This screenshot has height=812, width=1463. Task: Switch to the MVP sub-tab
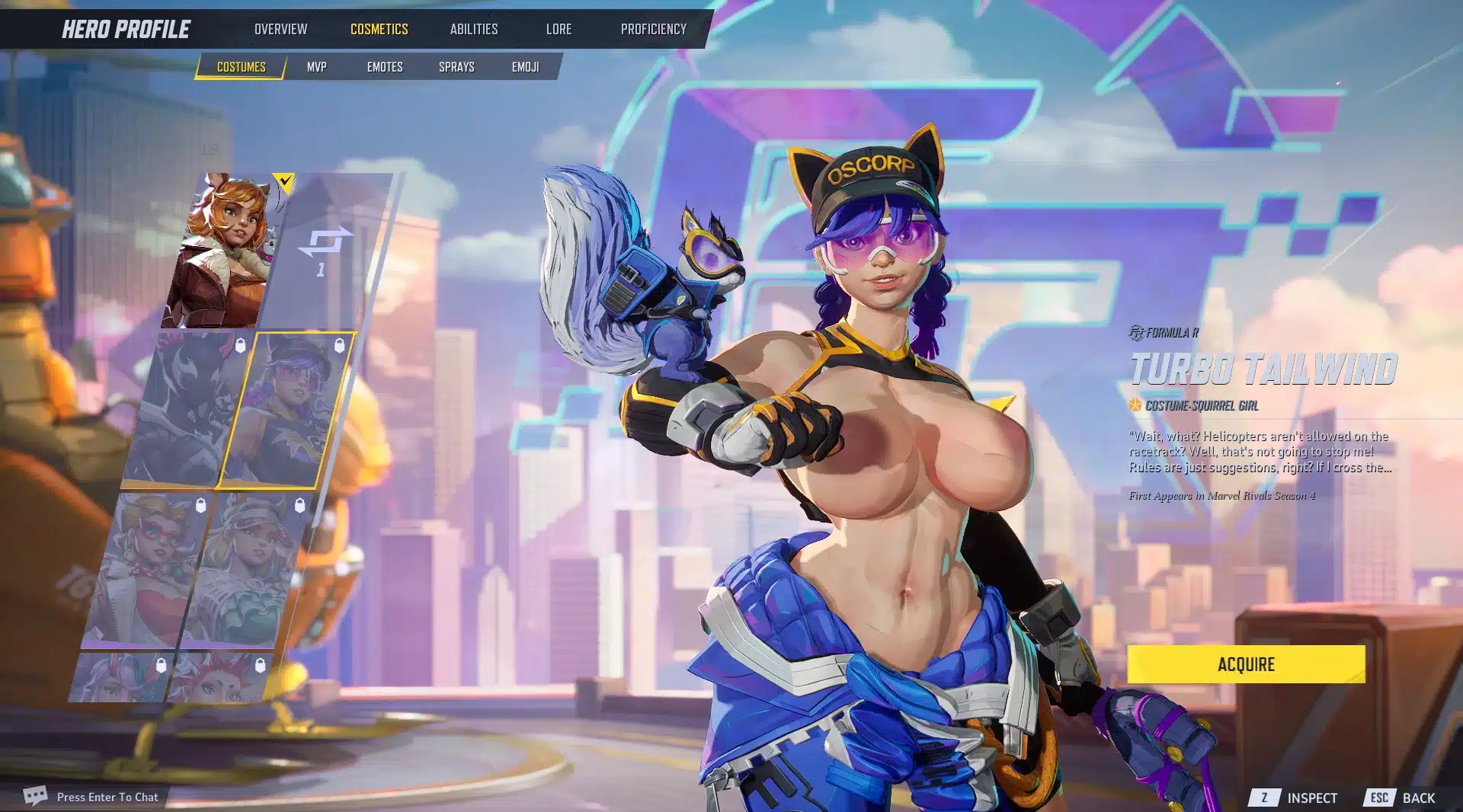point(316,67)
